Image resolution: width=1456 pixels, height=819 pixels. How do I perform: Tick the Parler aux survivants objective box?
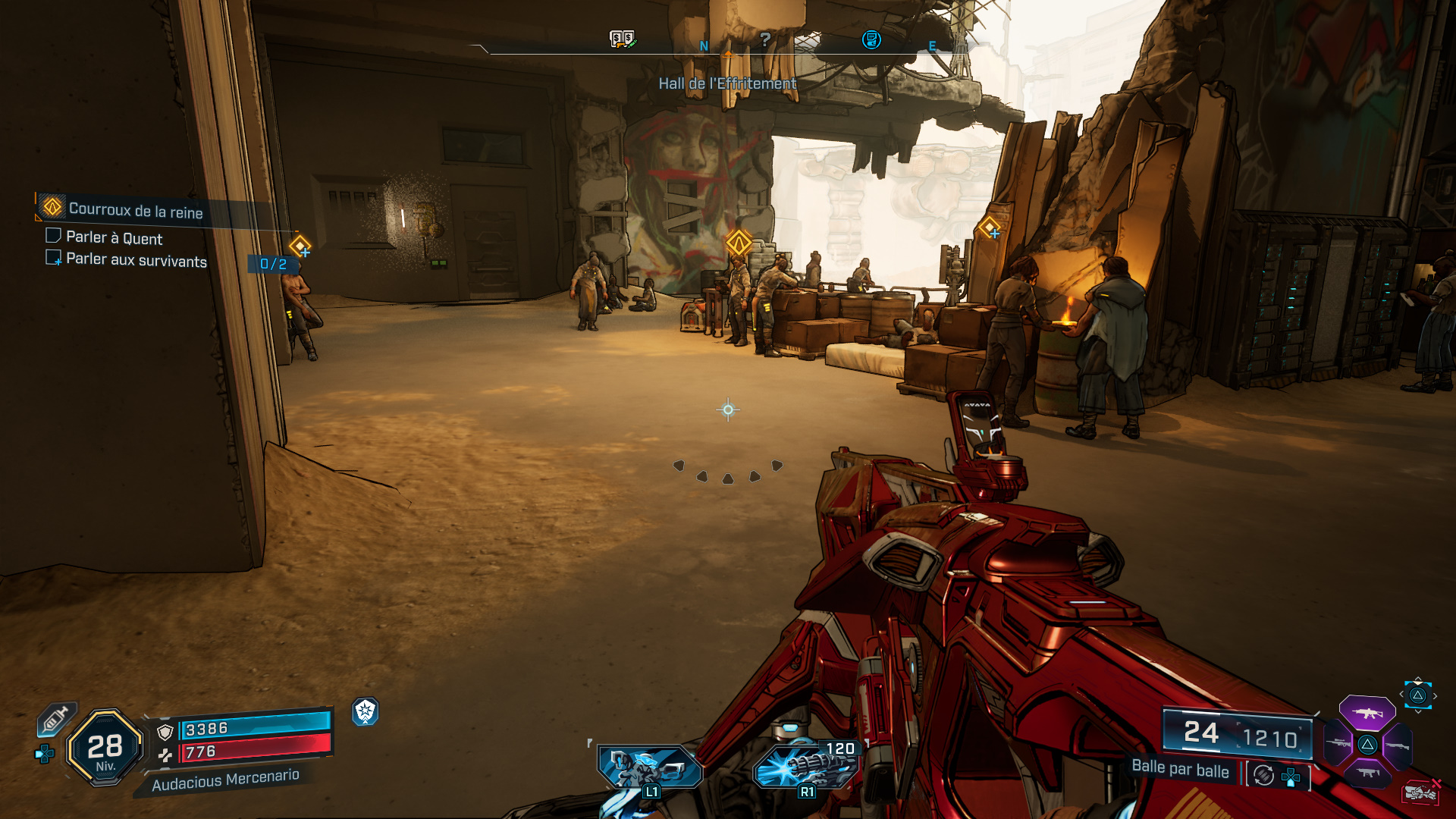53,258
